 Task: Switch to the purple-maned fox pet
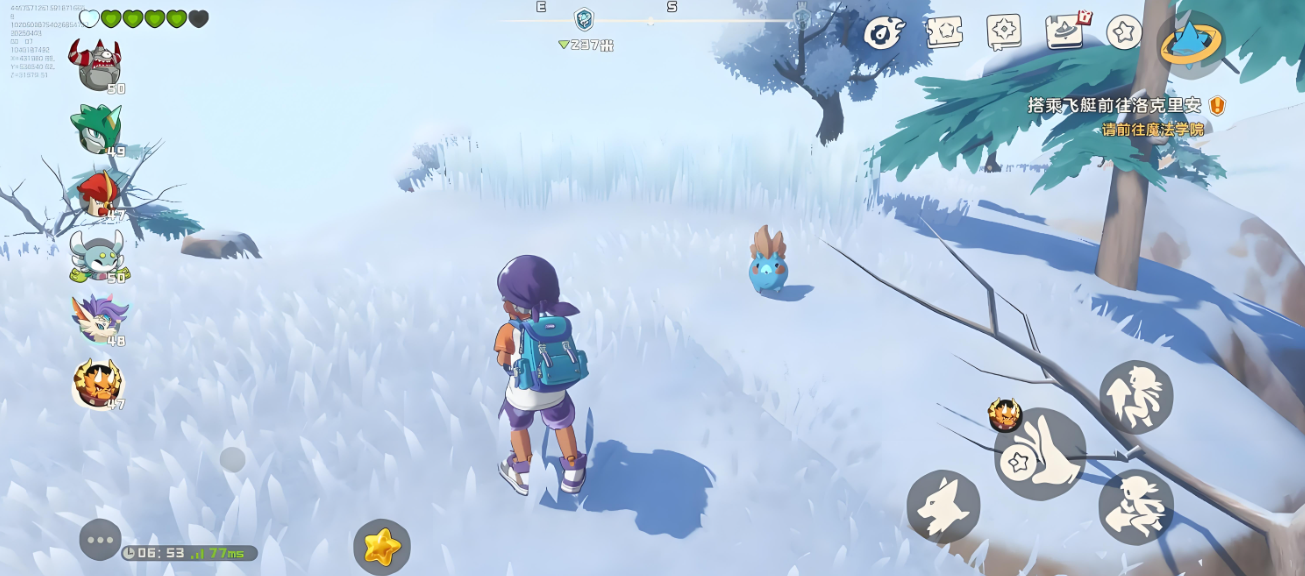[x=99, y=319]
